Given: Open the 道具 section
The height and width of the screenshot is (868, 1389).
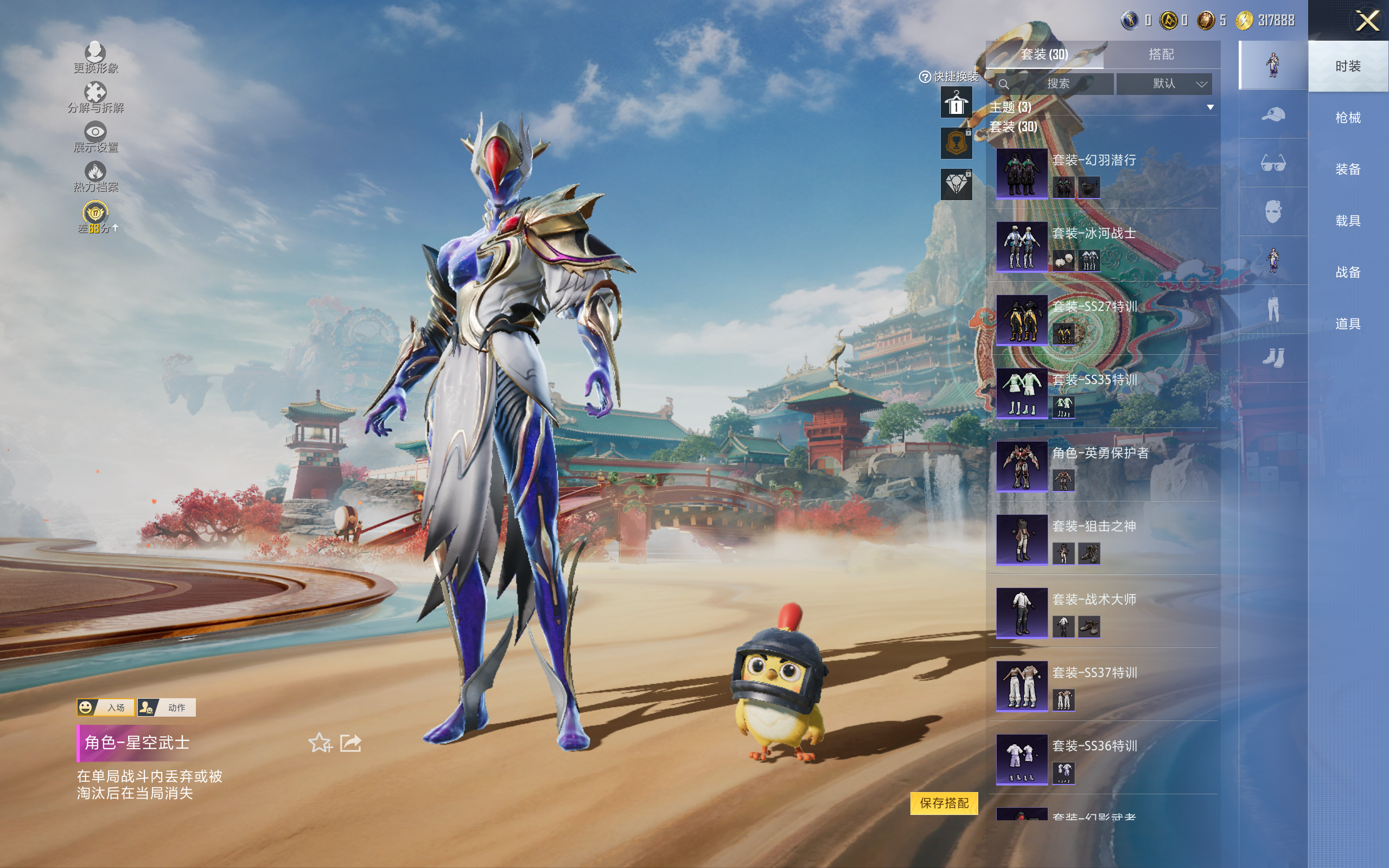Looking at the screenshot, I should coord(1347,324).
